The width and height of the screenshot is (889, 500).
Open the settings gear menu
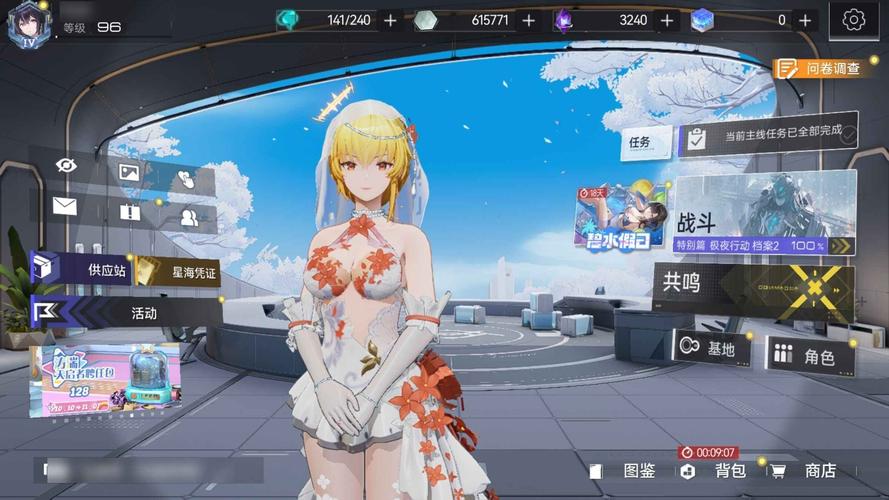[x=853, y=20]
